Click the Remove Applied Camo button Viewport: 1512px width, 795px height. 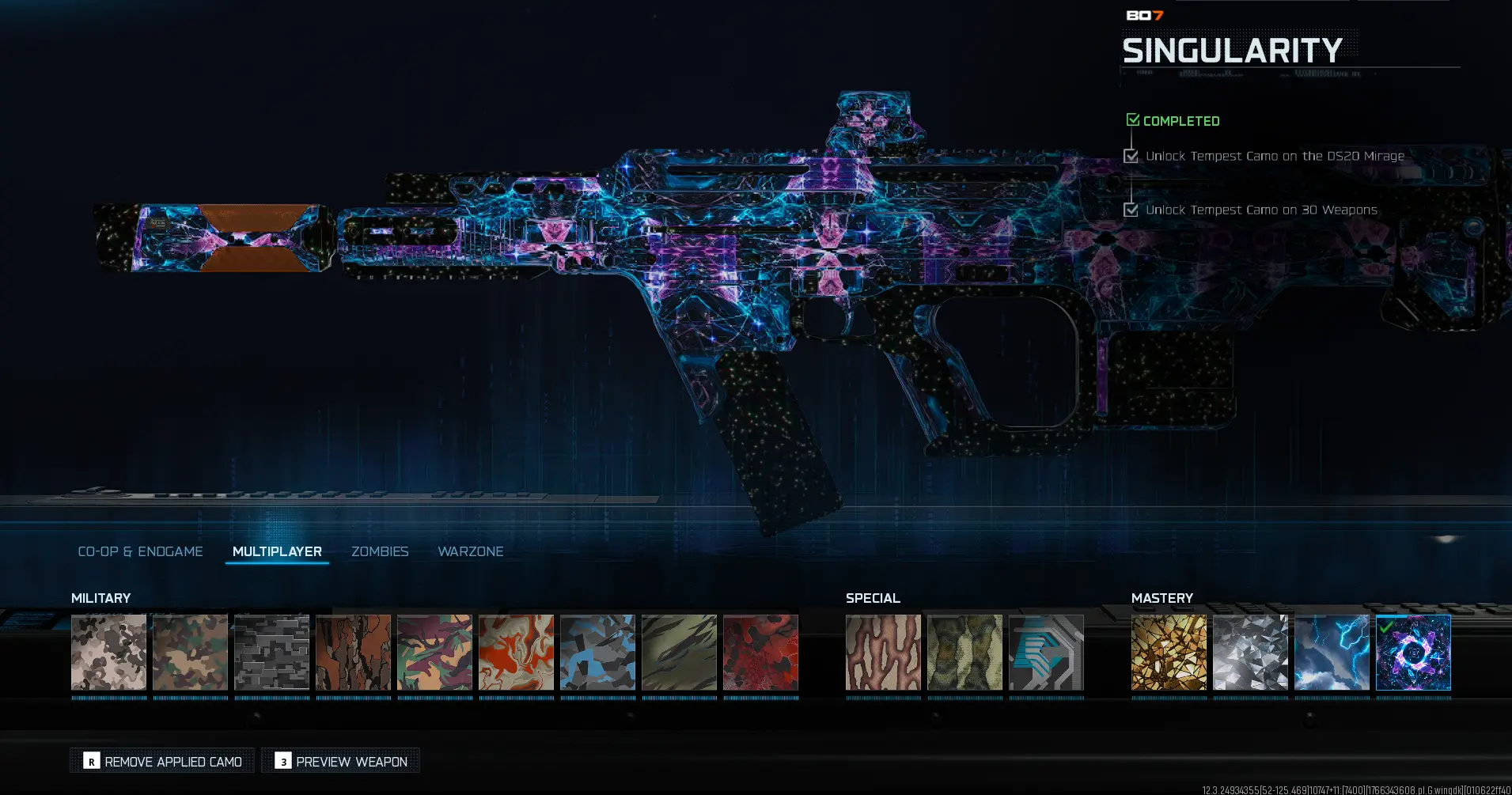tap(161, 760)
